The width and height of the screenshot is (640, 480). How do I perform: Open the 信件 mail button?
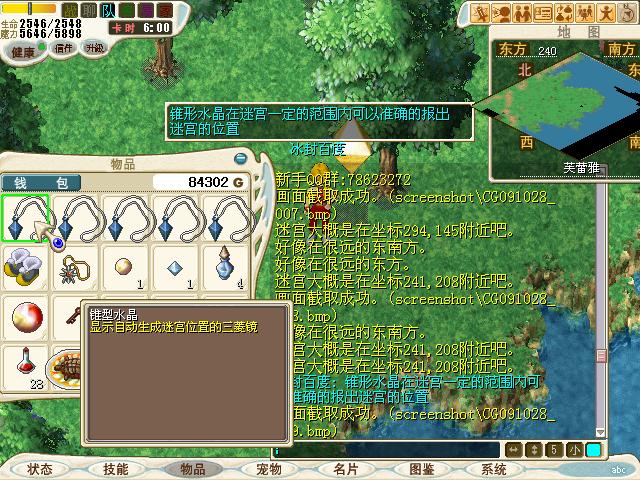point(64,48)
